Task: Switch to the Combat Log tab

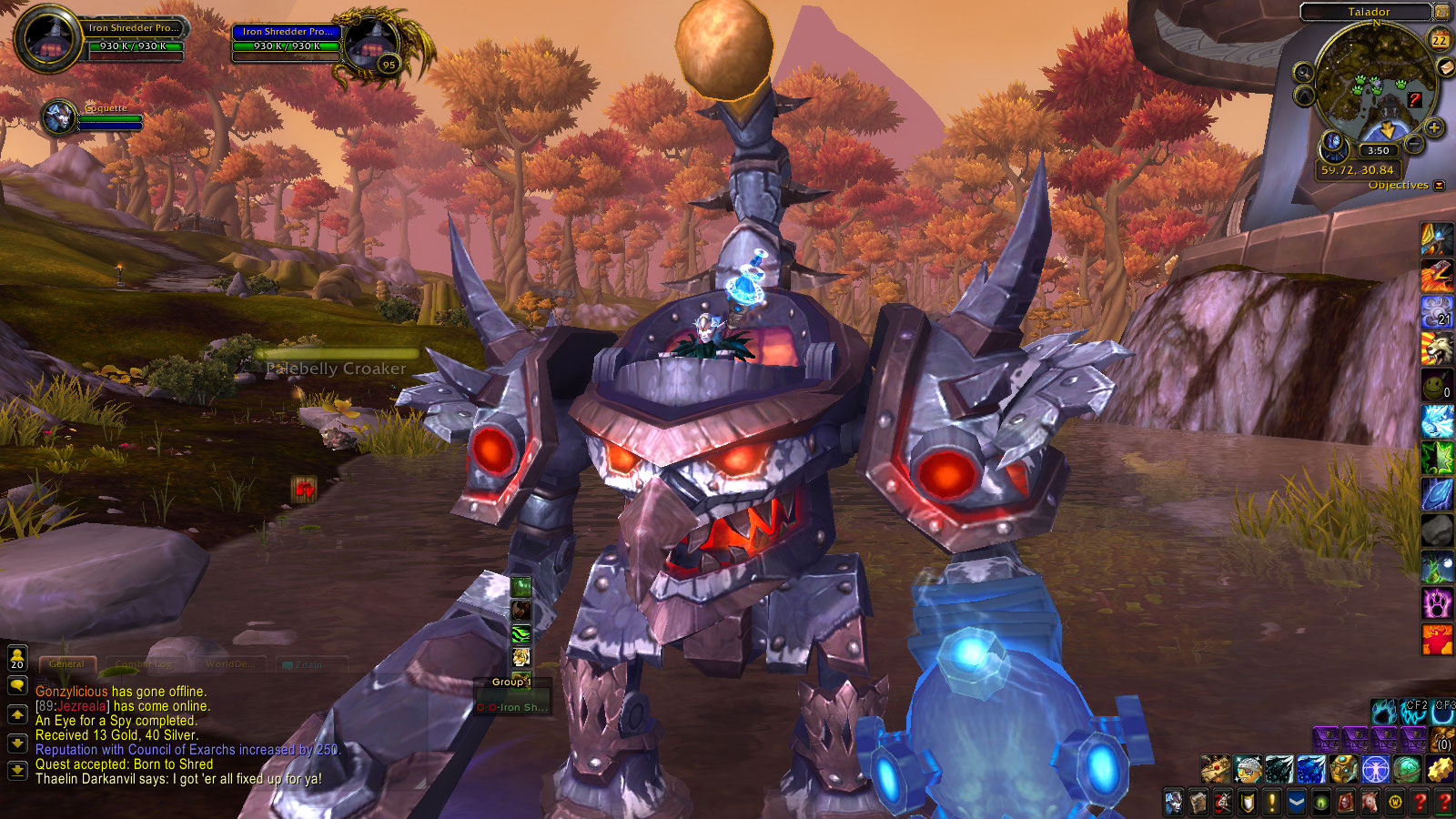Action: coord(145,664)
